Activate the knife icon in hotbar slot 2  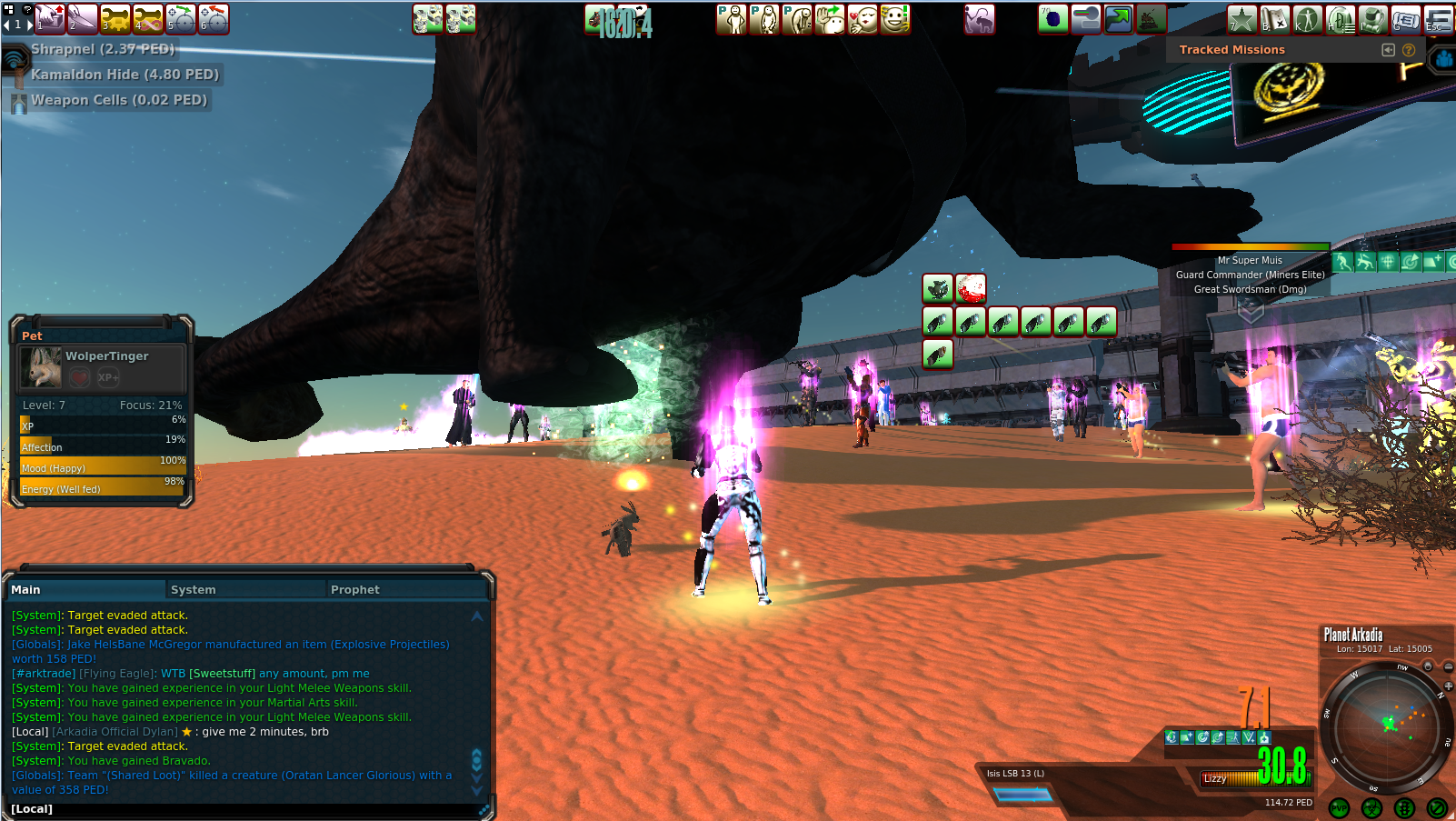pos(83,18)
